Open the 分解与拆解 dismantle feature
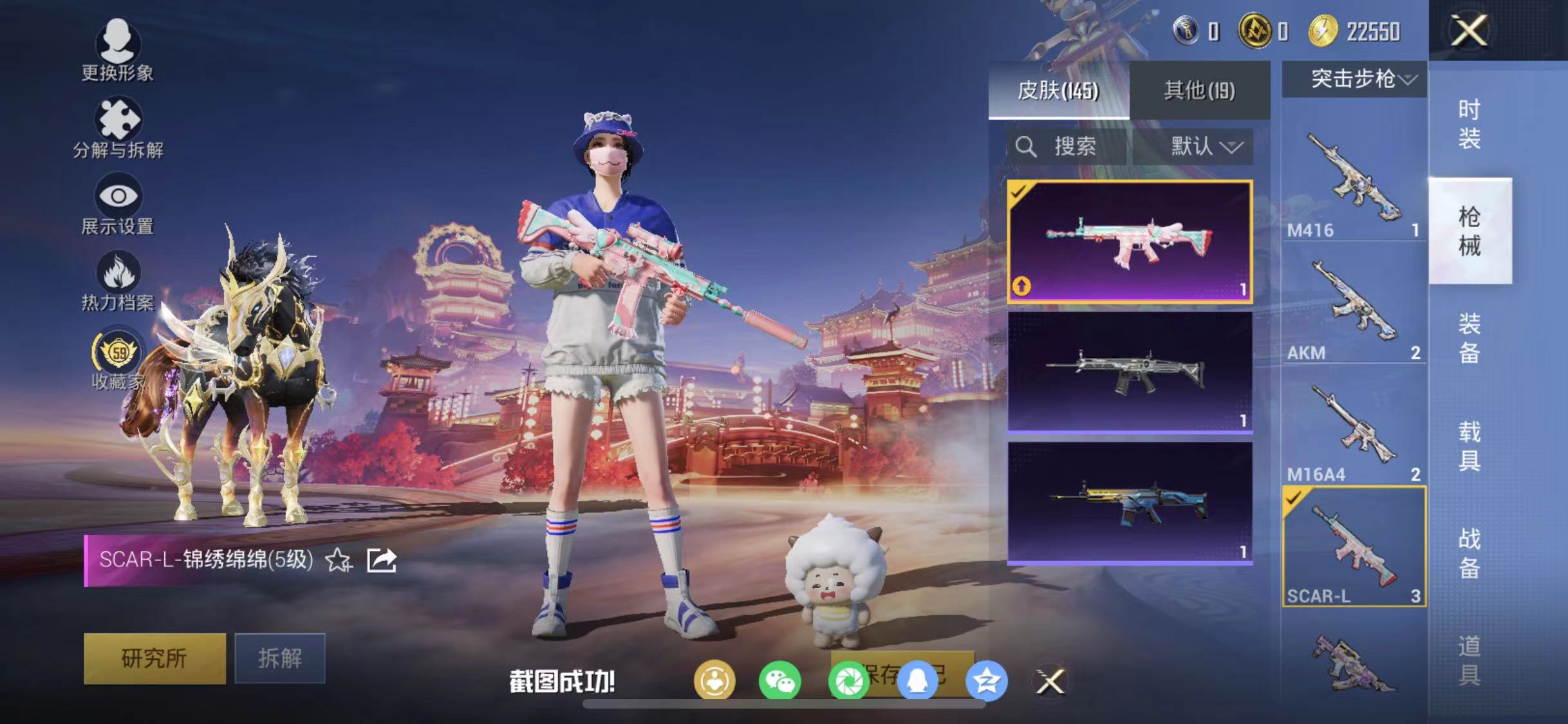Viewport: 1568px width, 724px height. tap(118, 129)
